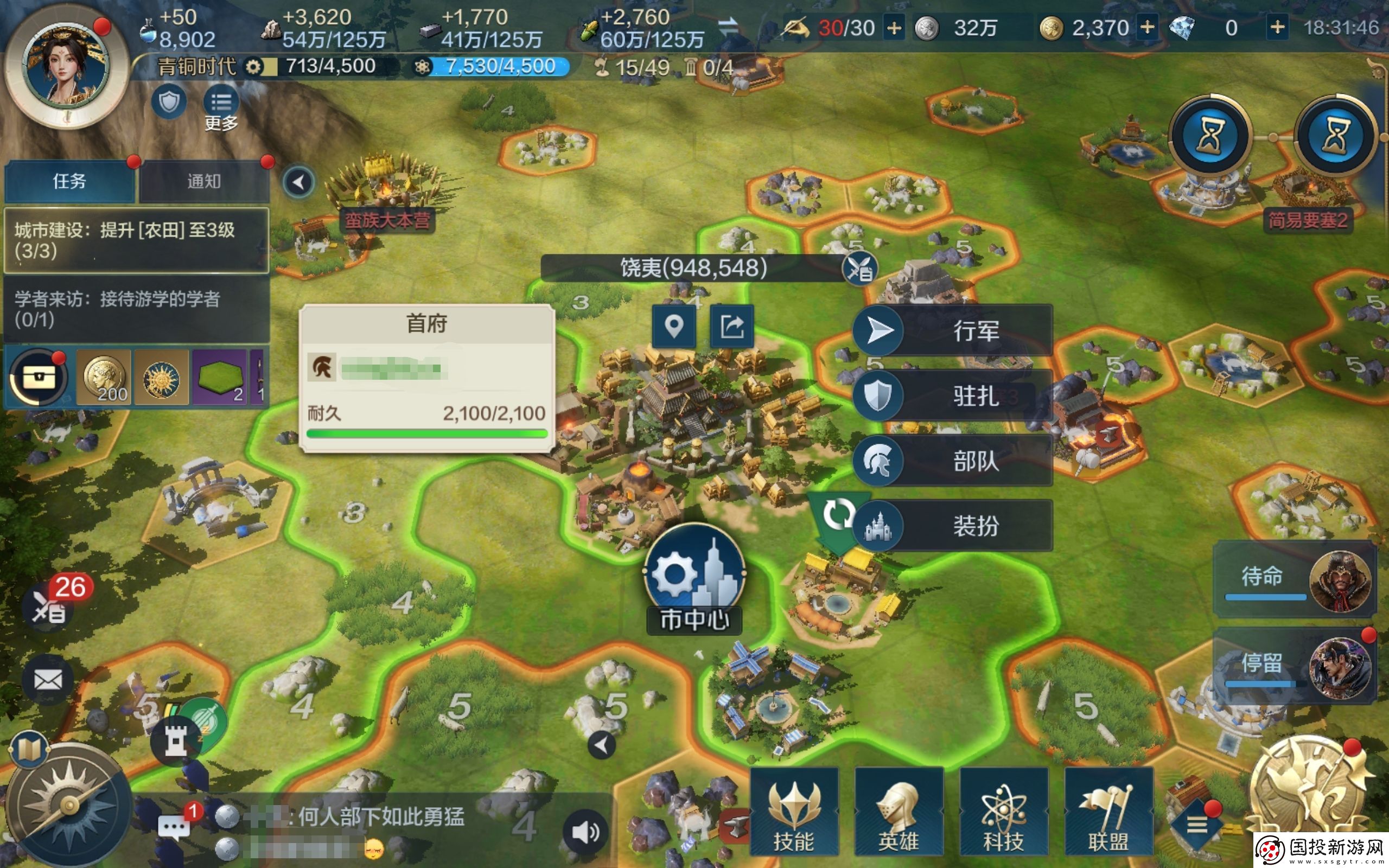Open the treasure chest rewards icon
1389x868 pixels.
pyautogui.click(x=38, y=377)
